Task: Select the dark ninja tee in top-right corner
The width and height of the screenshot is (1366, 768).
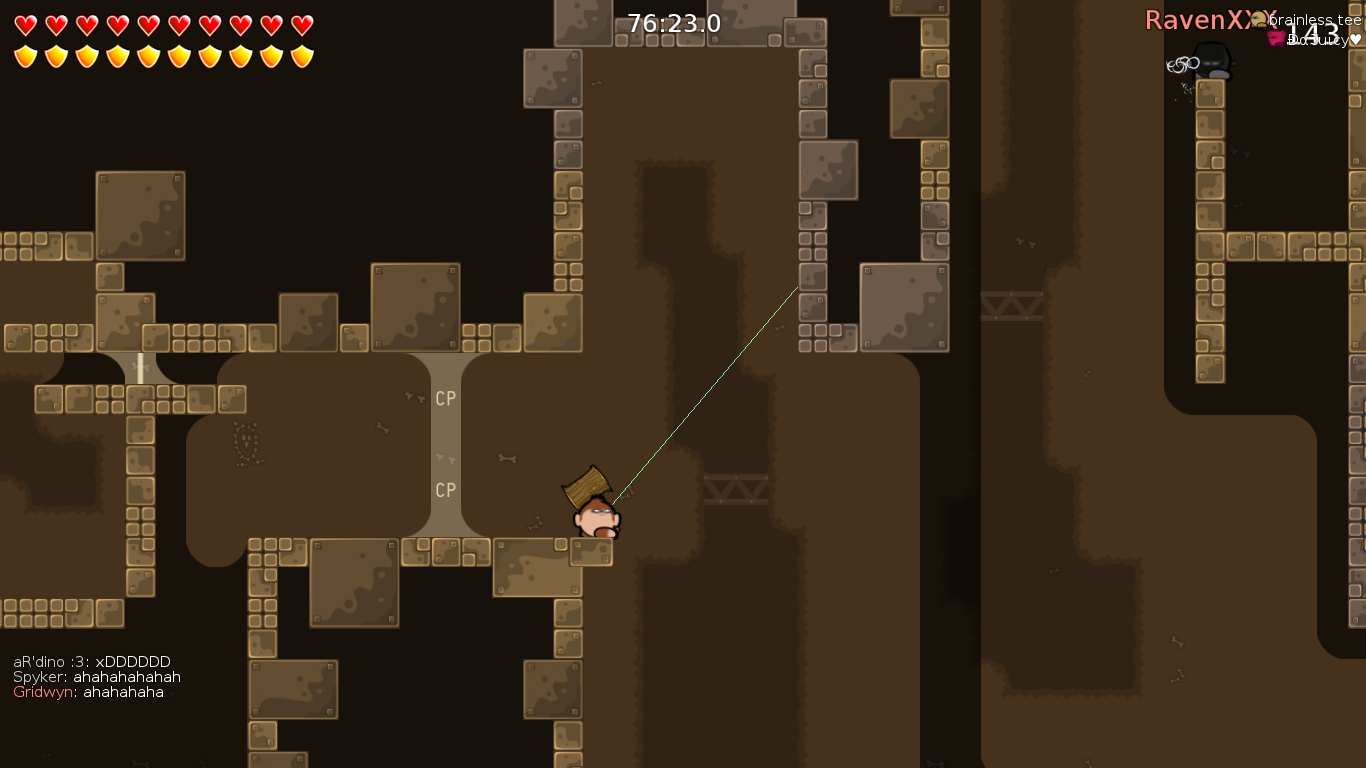Action: pyautogui.click(x=1210, y=62)
